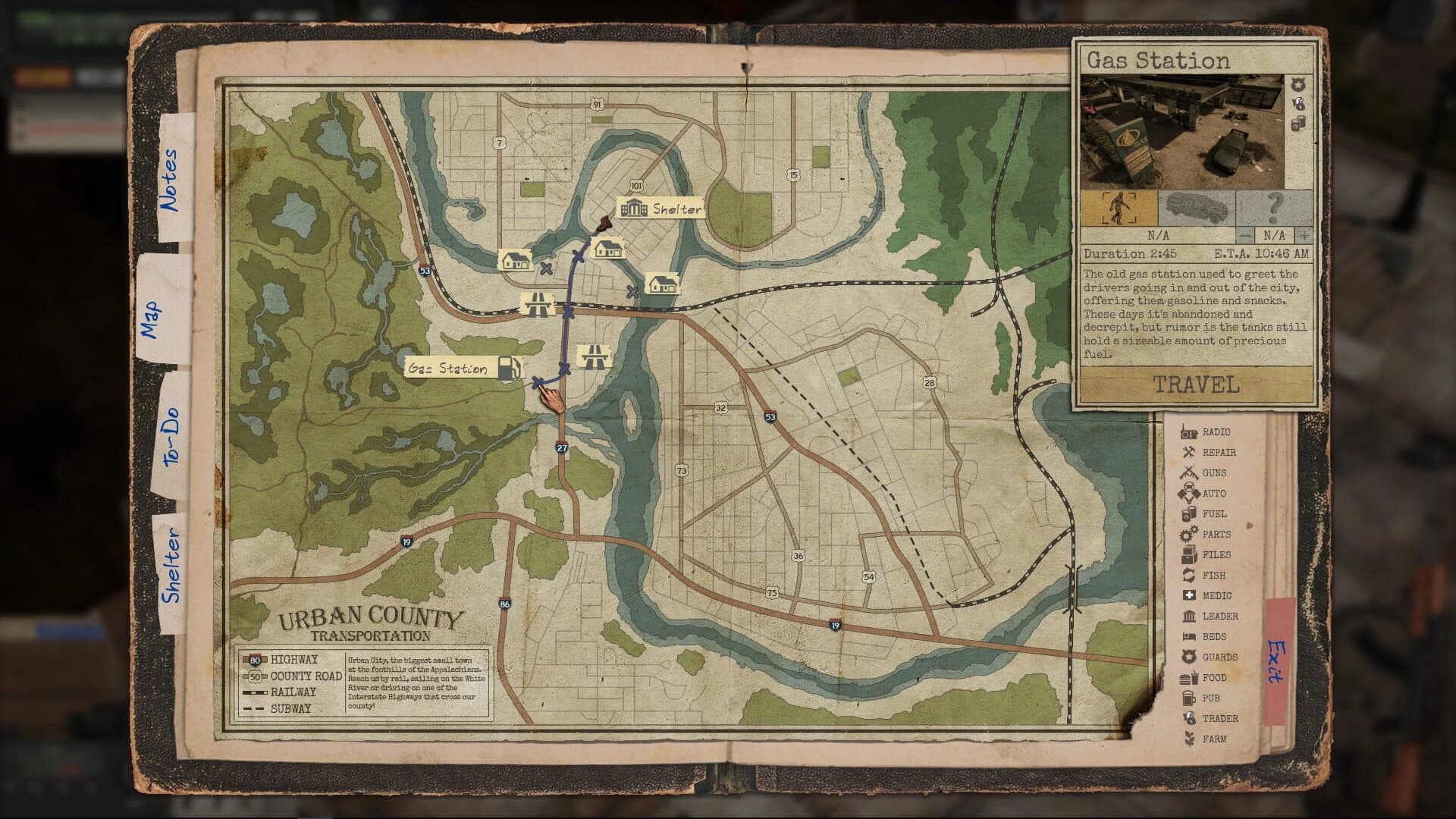This screenshot has height=819, width=1456.
Task: Click the FARM plant legend icon
Action: 1188,738
